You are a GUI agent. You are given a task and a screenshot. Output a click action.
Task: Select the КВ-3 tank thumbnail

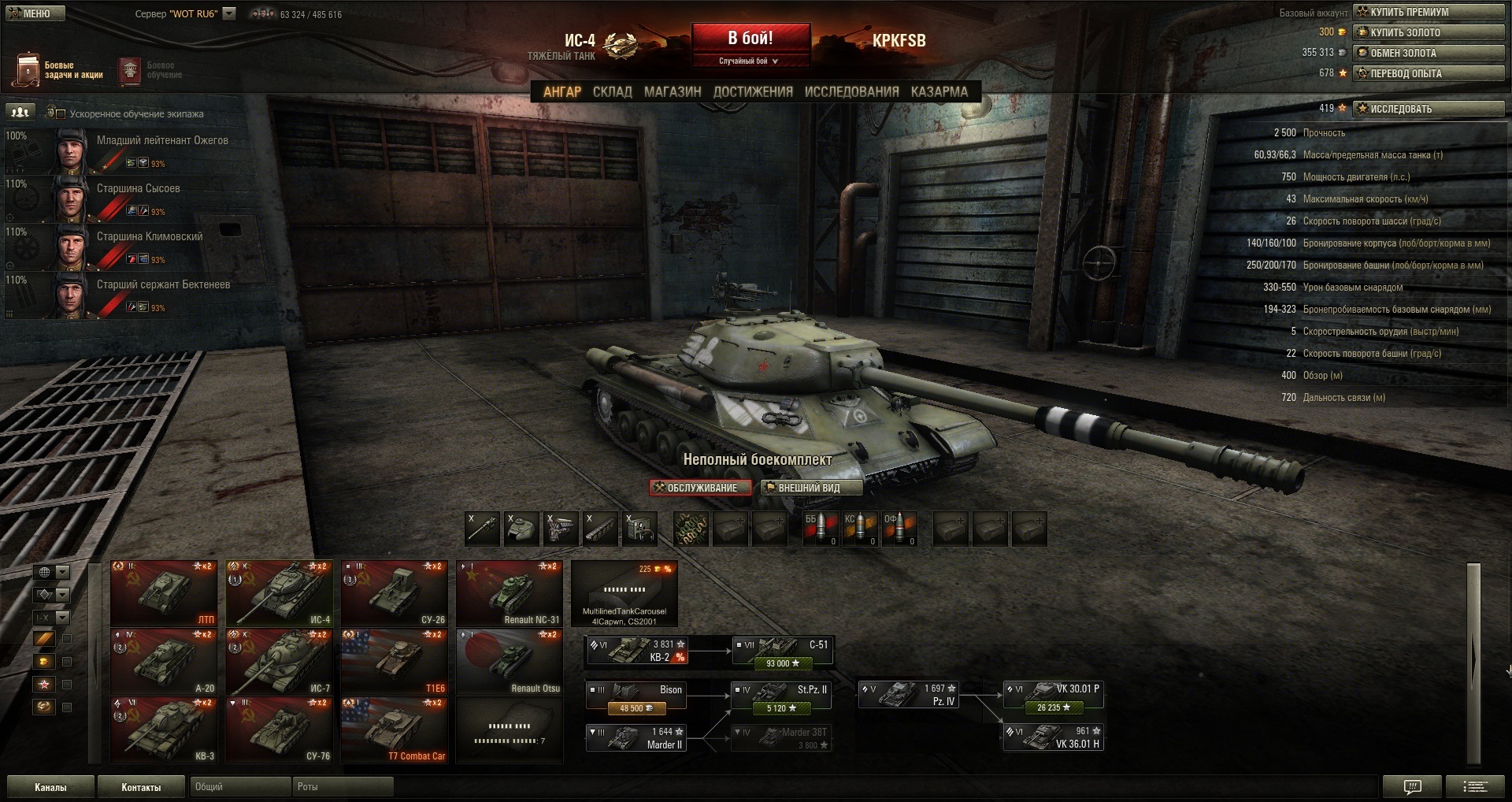164,730
